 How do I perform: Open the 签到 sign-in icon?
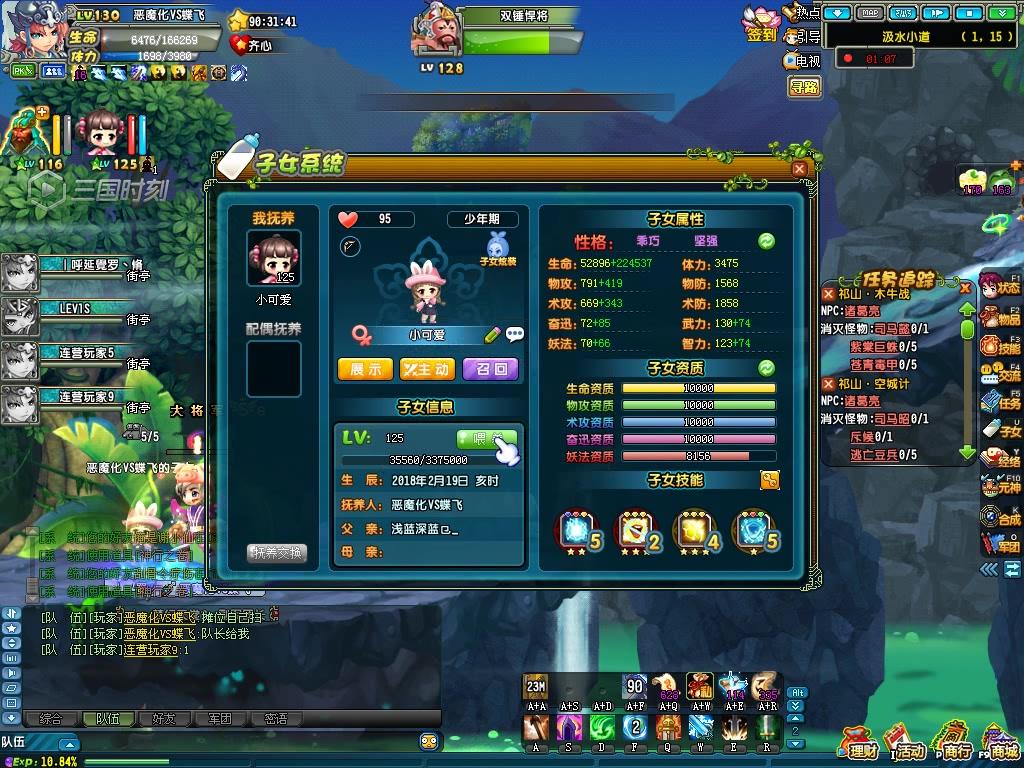[761, 24]
